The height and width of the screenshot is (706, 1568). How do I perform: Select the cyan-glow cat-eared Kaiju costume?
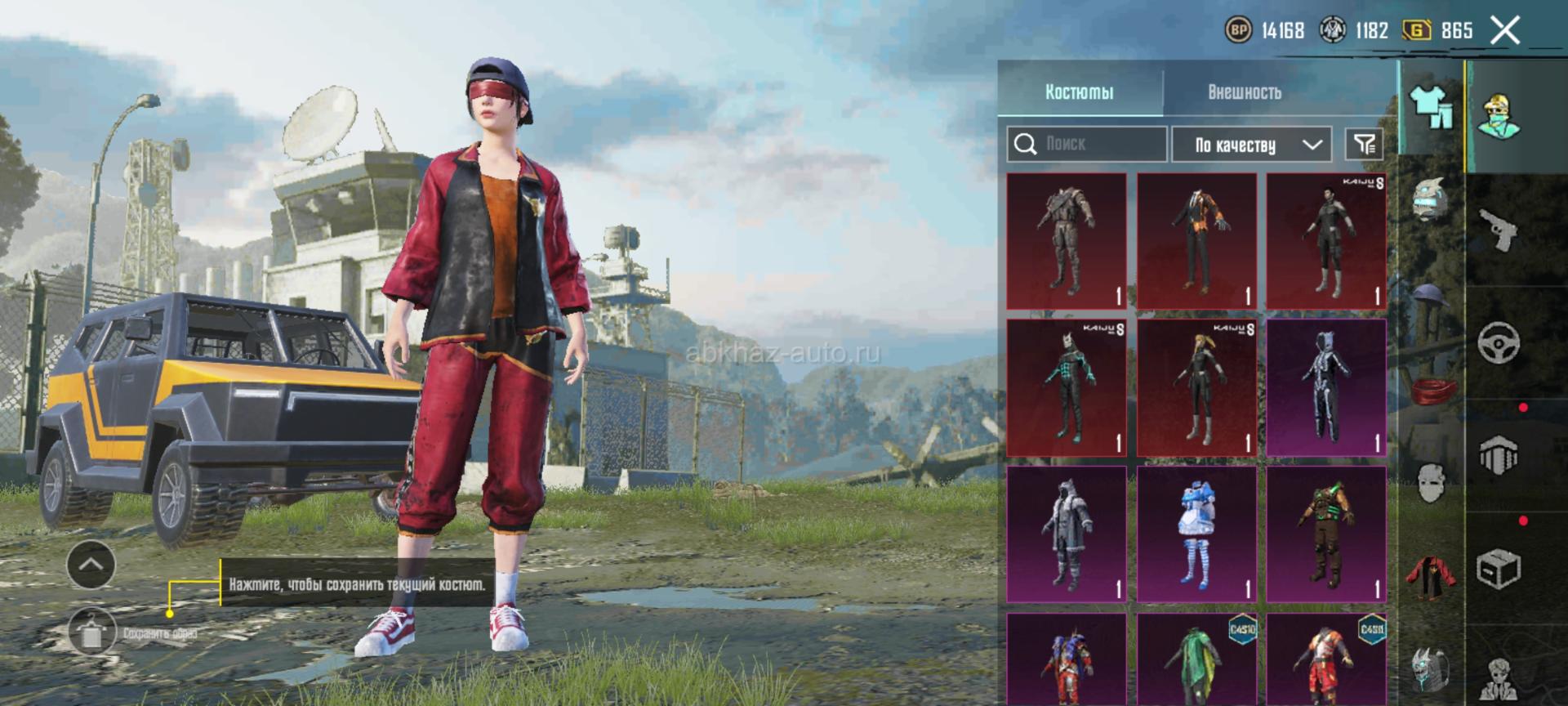coord(1067,388)
